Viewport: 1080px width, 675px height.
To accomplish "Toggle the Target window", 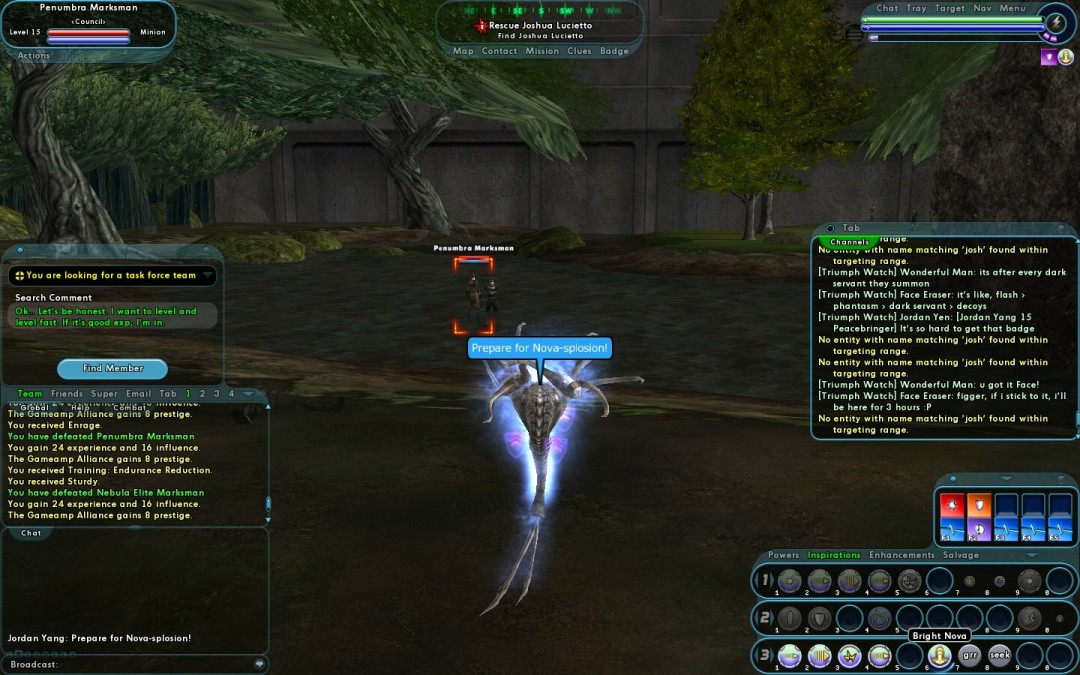I will point(949,8).
